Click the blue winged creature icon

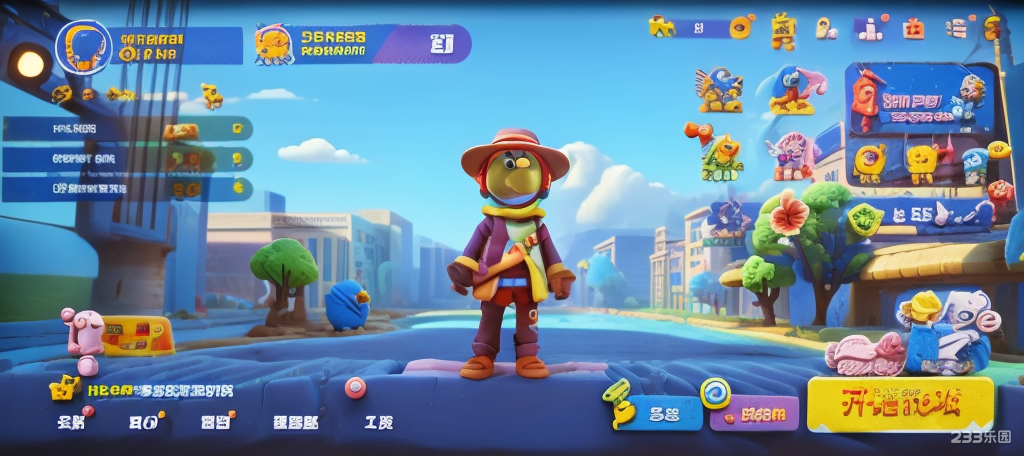point(719,90)
